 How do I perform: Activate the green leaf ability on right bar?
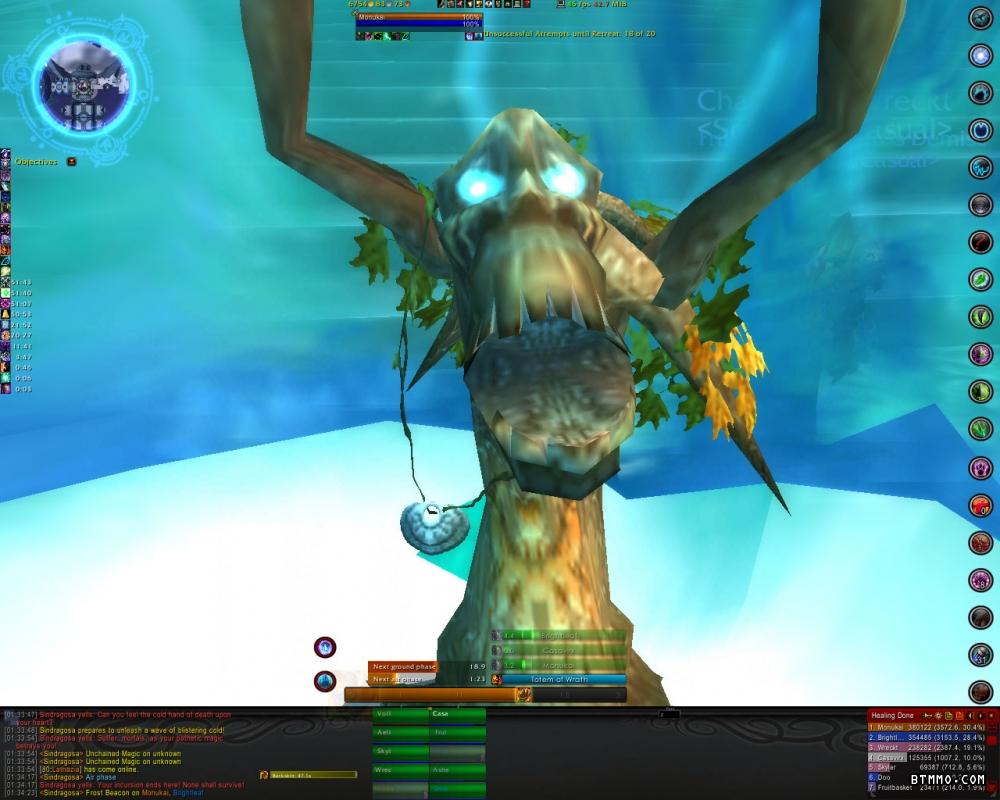click(980, 280)
